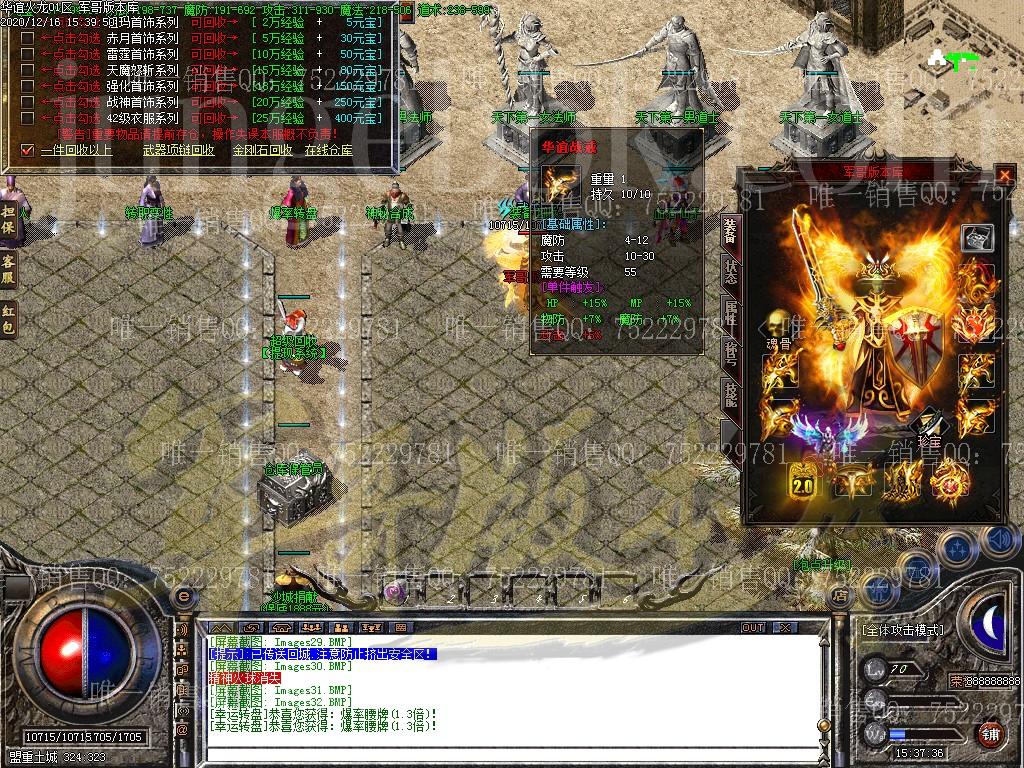The height and width of the screenshot is (768, 1024).
Task: Open the 金刚石回收 link
Action: (x=262, y=150)
